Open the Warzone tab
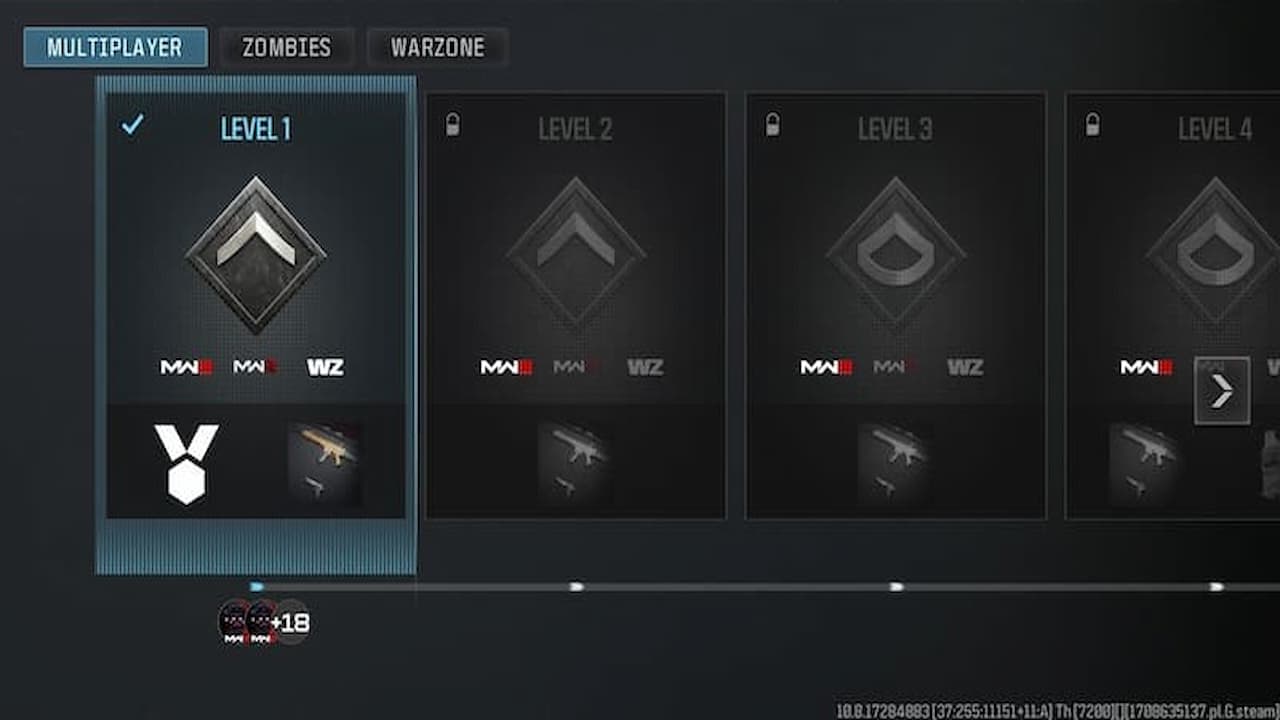The width and height of the screenshot is (1280, 720). point(437,46)
